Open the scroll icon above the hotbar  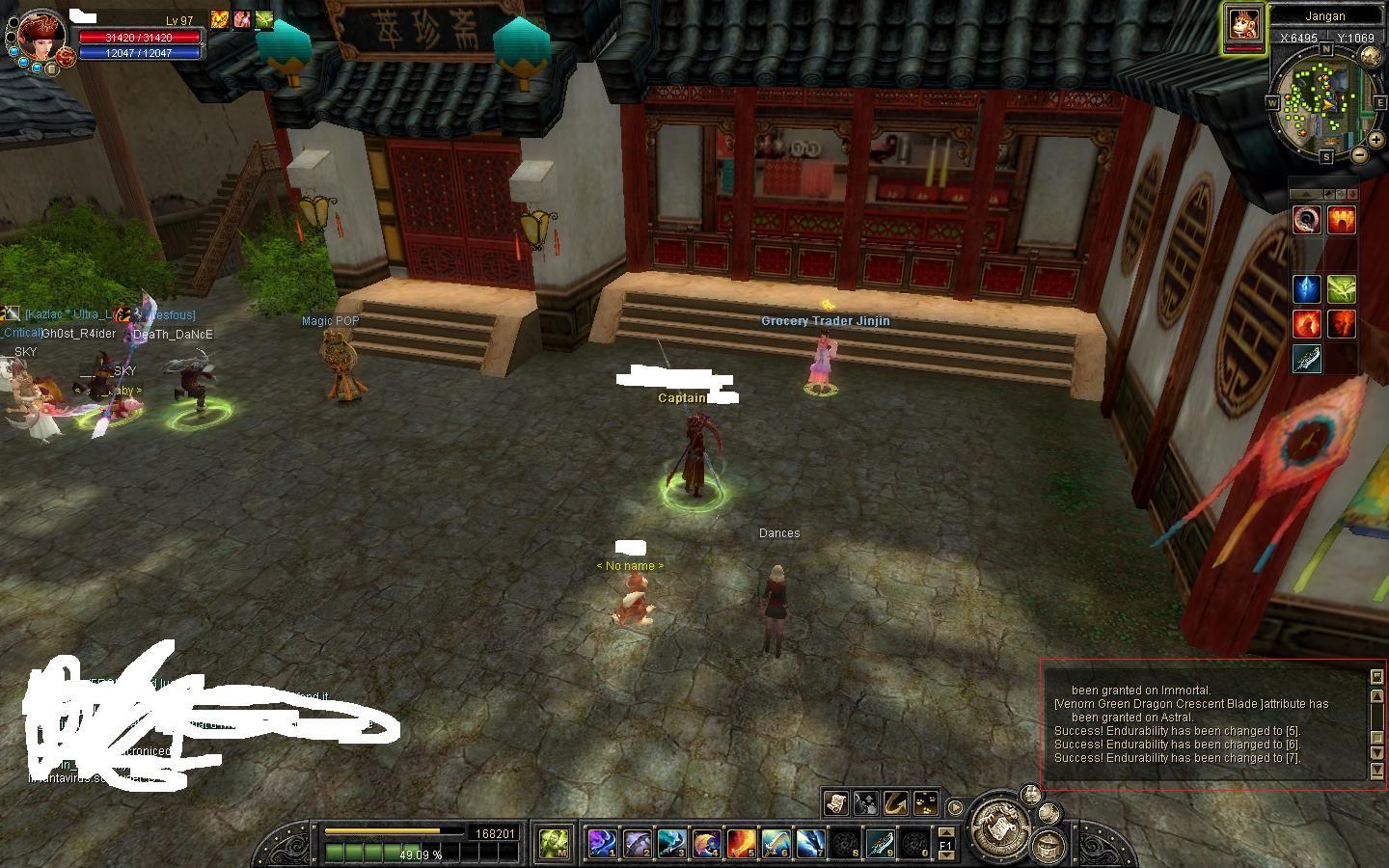click(x=835, y=802)
